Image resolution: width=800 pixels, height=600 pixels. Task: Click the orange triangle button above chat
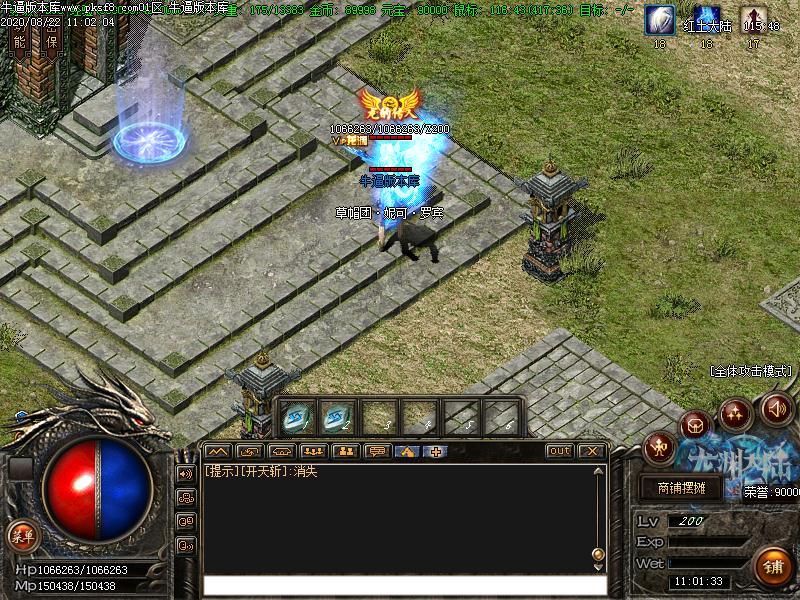[x=407, y=451]
